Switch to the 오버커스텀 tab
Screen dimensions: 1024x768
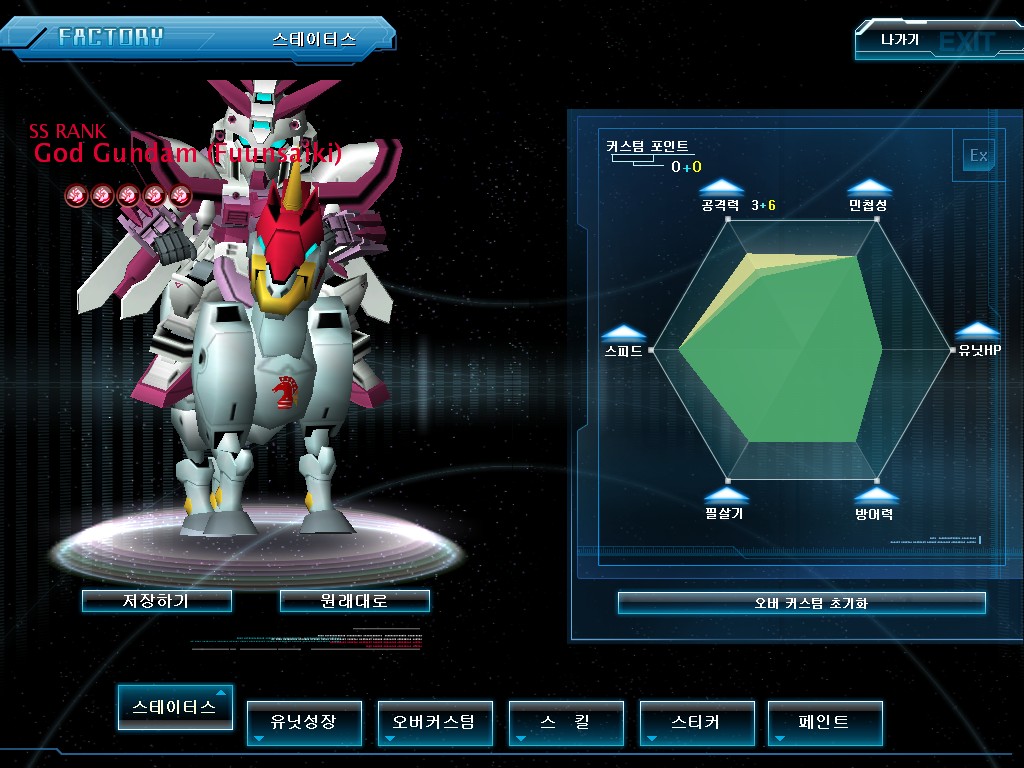(x=435, y=722)
